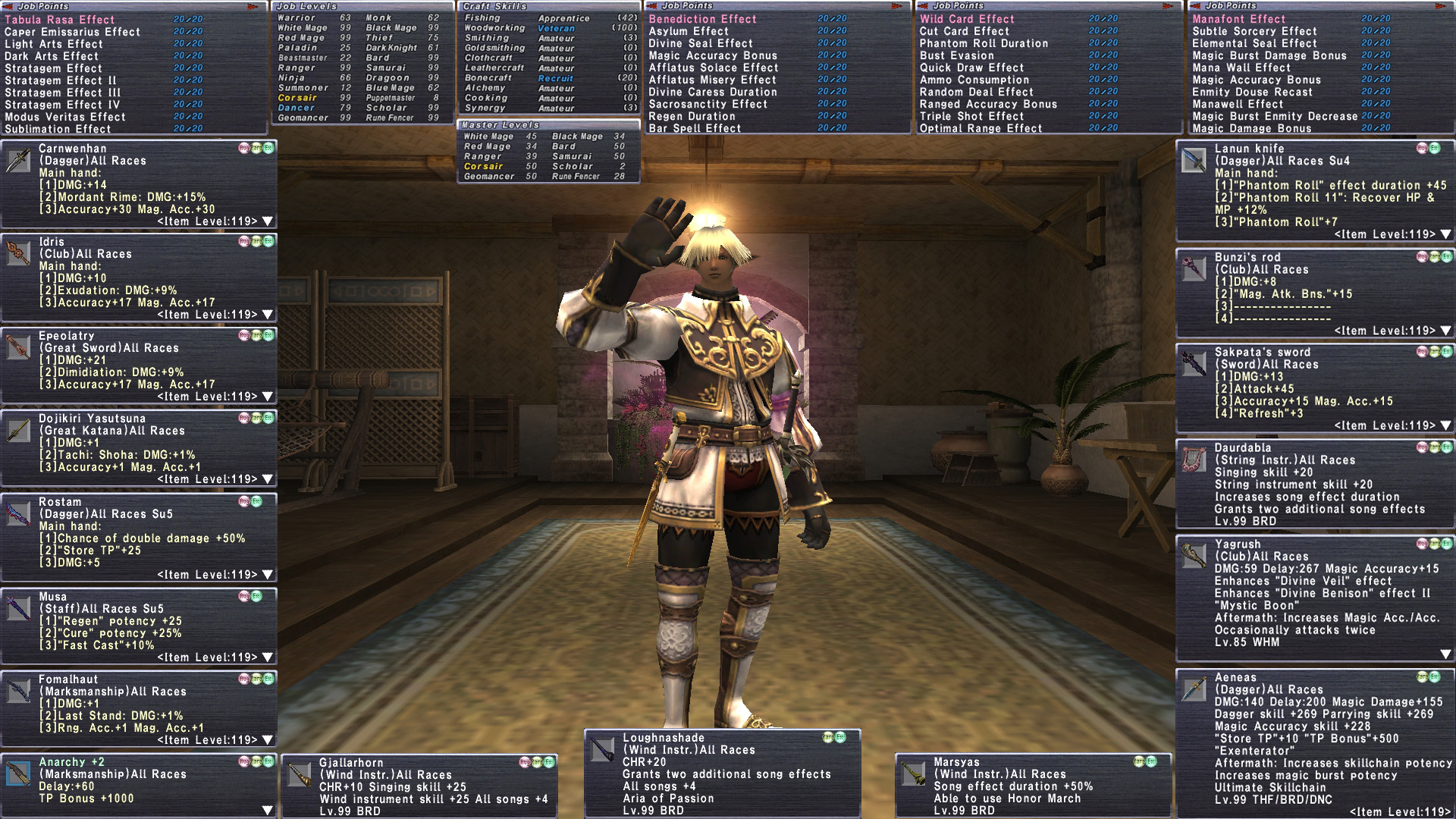This screenshot has width=1456, height=819.
Task: Choose the Daurdabla harp icon
Action: 1194,460
